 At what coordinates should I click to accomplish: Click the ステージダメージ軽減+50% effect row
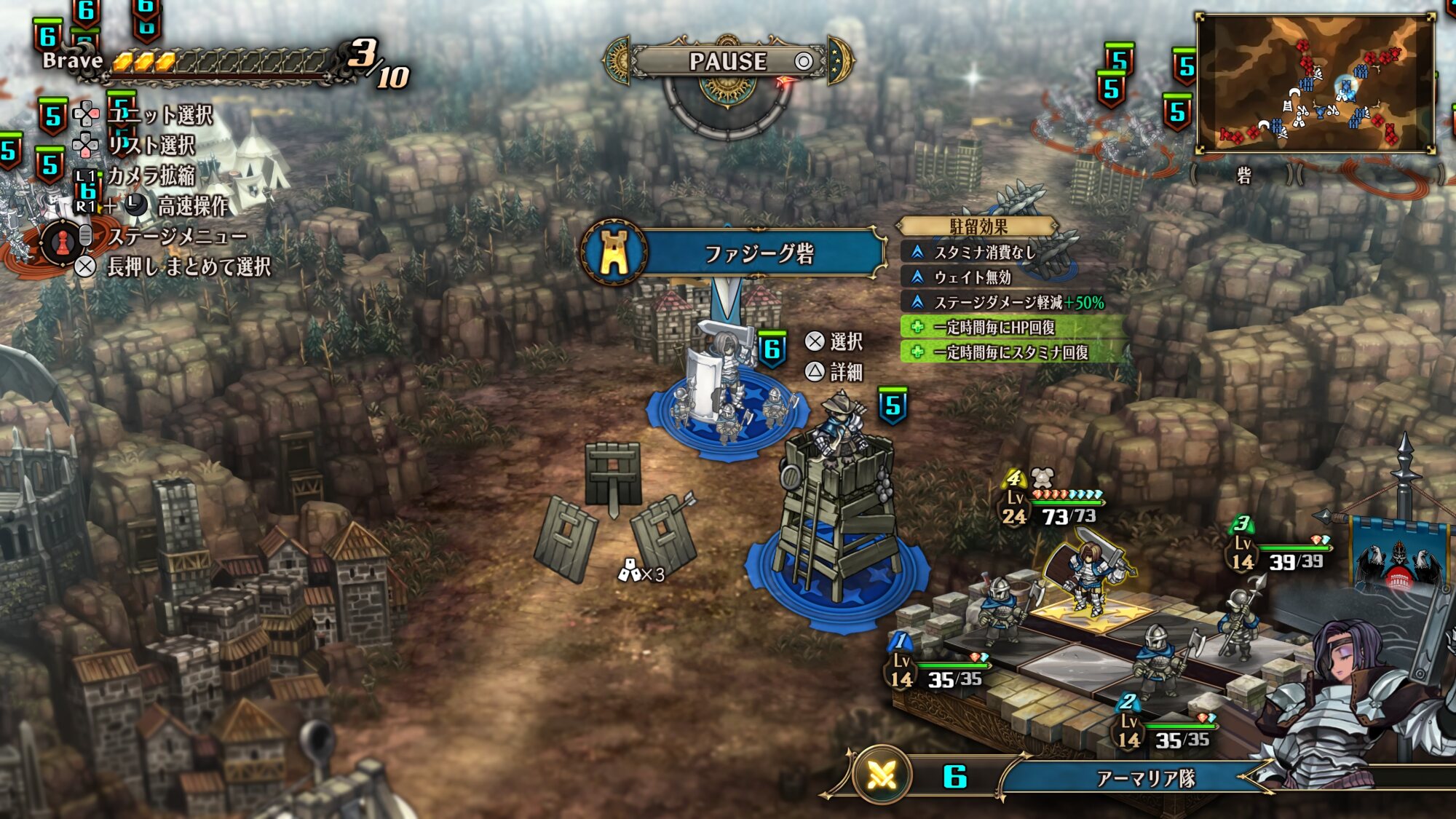[1018, 302]
